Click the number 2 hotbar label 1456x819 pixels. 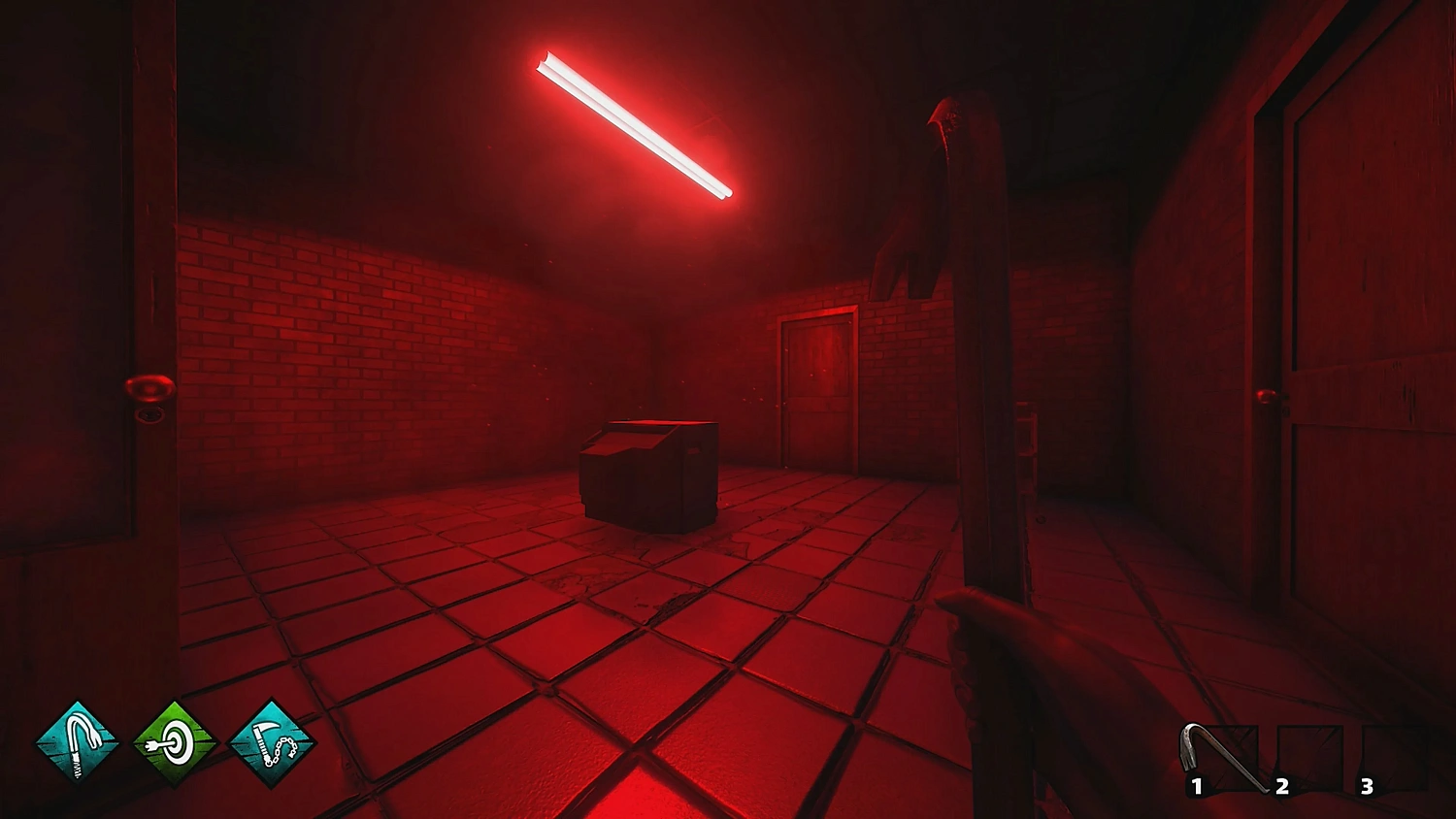[x=1282, y=784]
